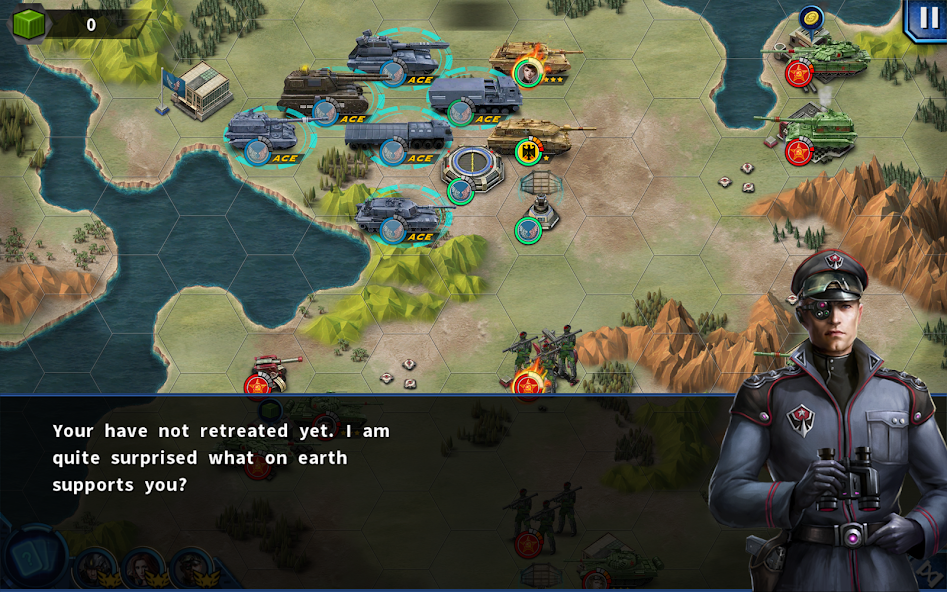Open the question-mark card deck

click(33, 558)
